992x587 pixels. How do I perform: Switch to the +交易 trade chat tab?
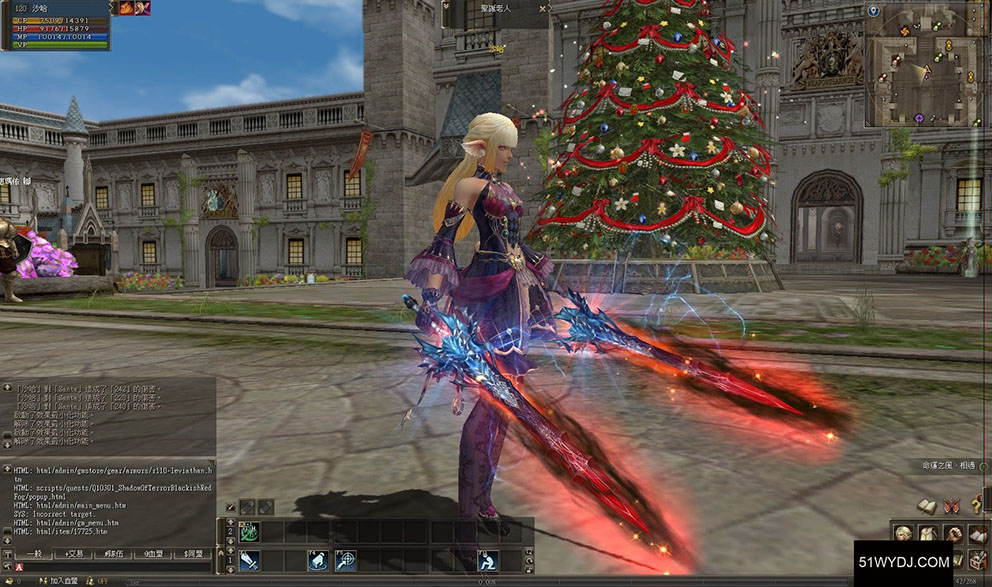73,553
